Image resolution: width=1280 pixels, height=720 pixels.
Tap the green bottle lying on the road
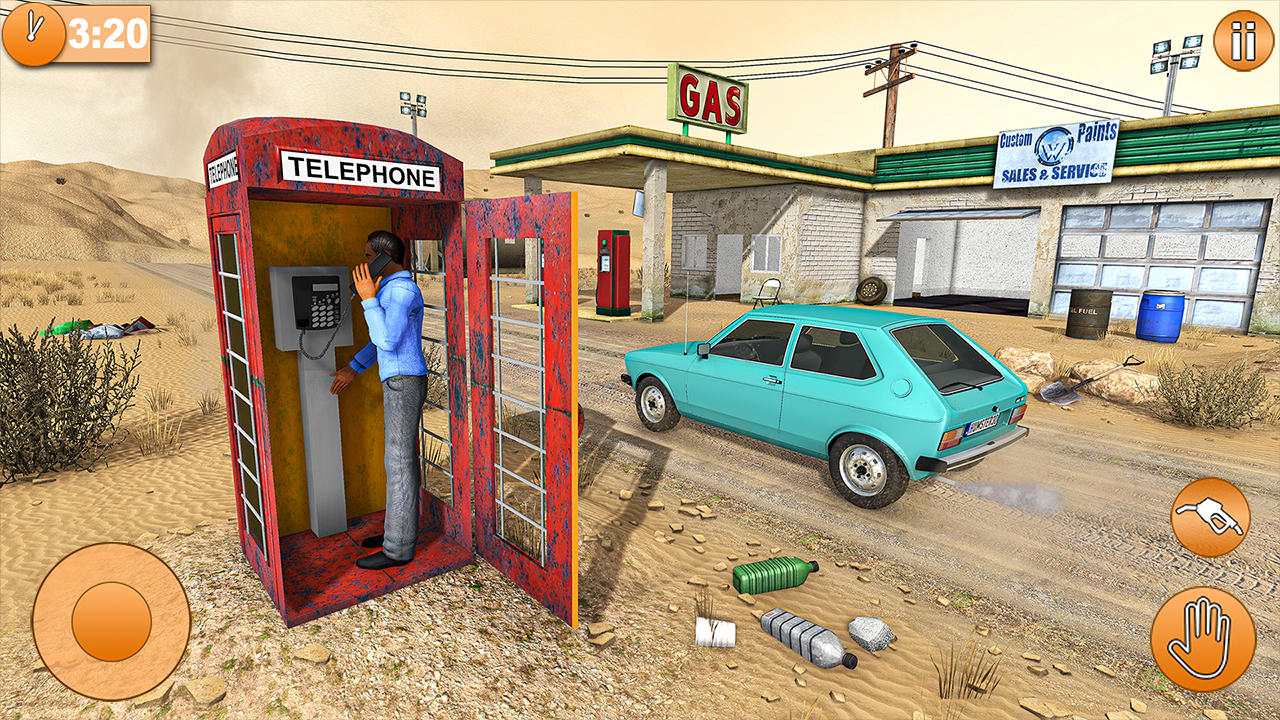770,577
